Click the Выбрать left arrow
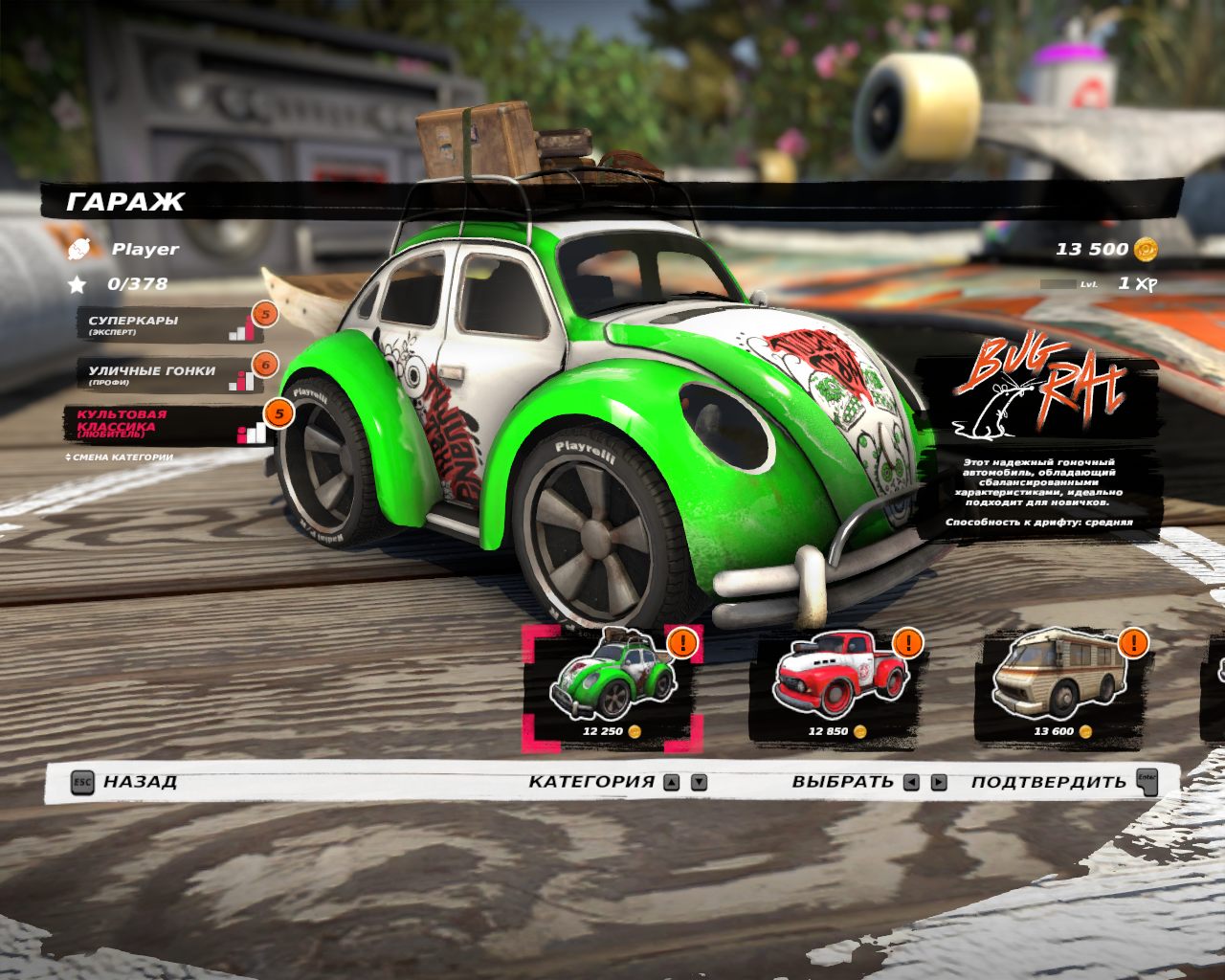The width and height of the screenshot is (1225, 980). click(911, 782)
